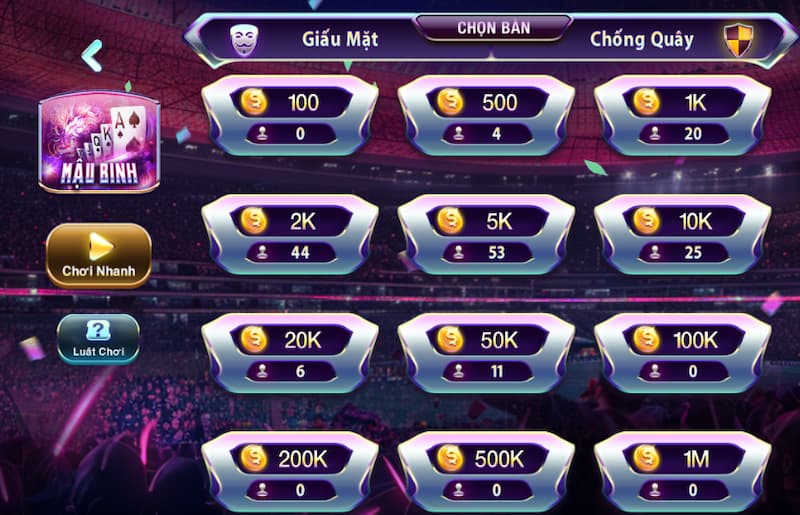
Task: Select the 2K bet table
Action: [290, 236]
